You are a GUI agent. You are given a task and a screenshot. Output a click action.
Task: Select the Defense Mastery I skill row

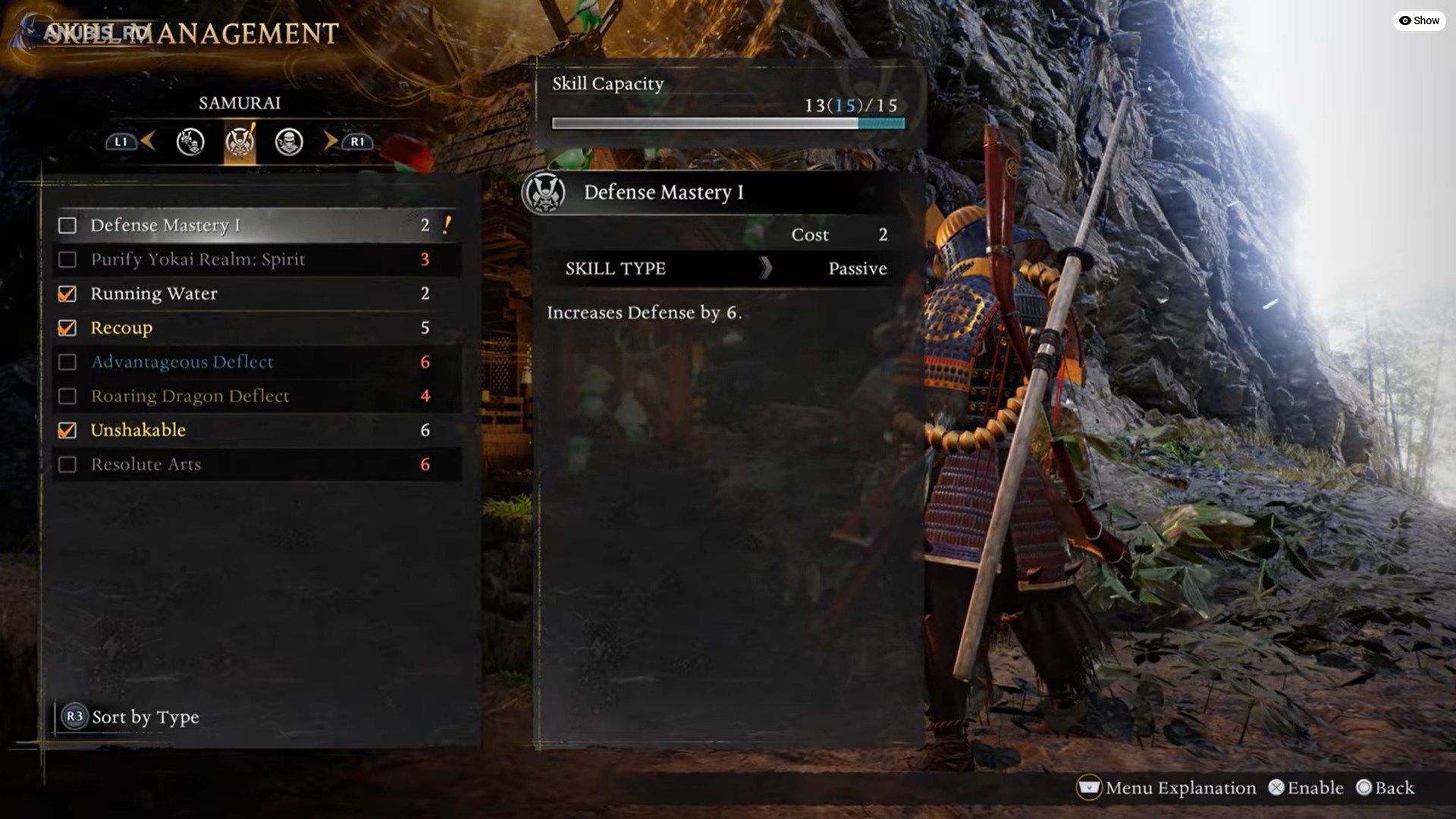[256, 225]
